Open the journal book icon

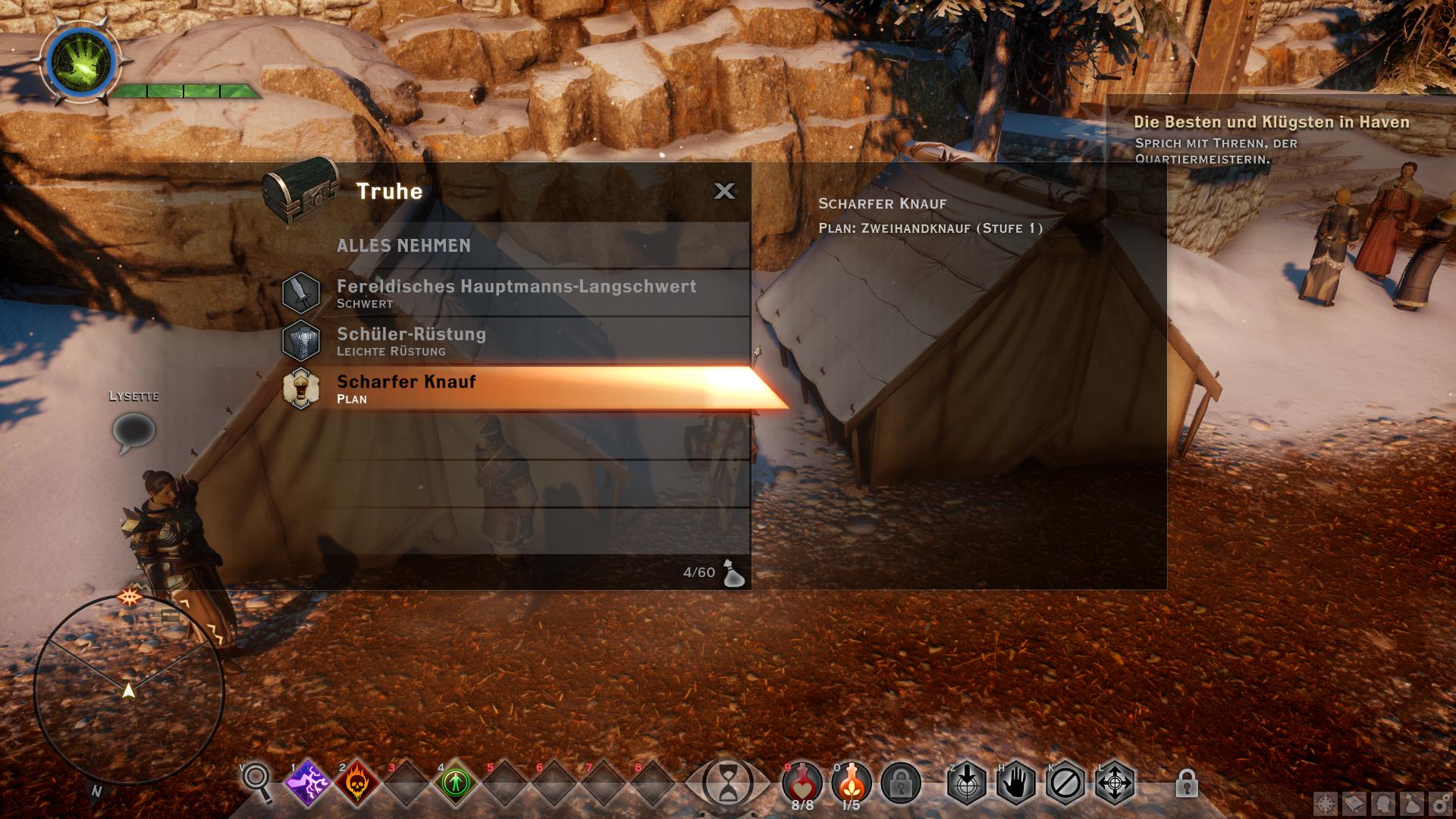1355,804
